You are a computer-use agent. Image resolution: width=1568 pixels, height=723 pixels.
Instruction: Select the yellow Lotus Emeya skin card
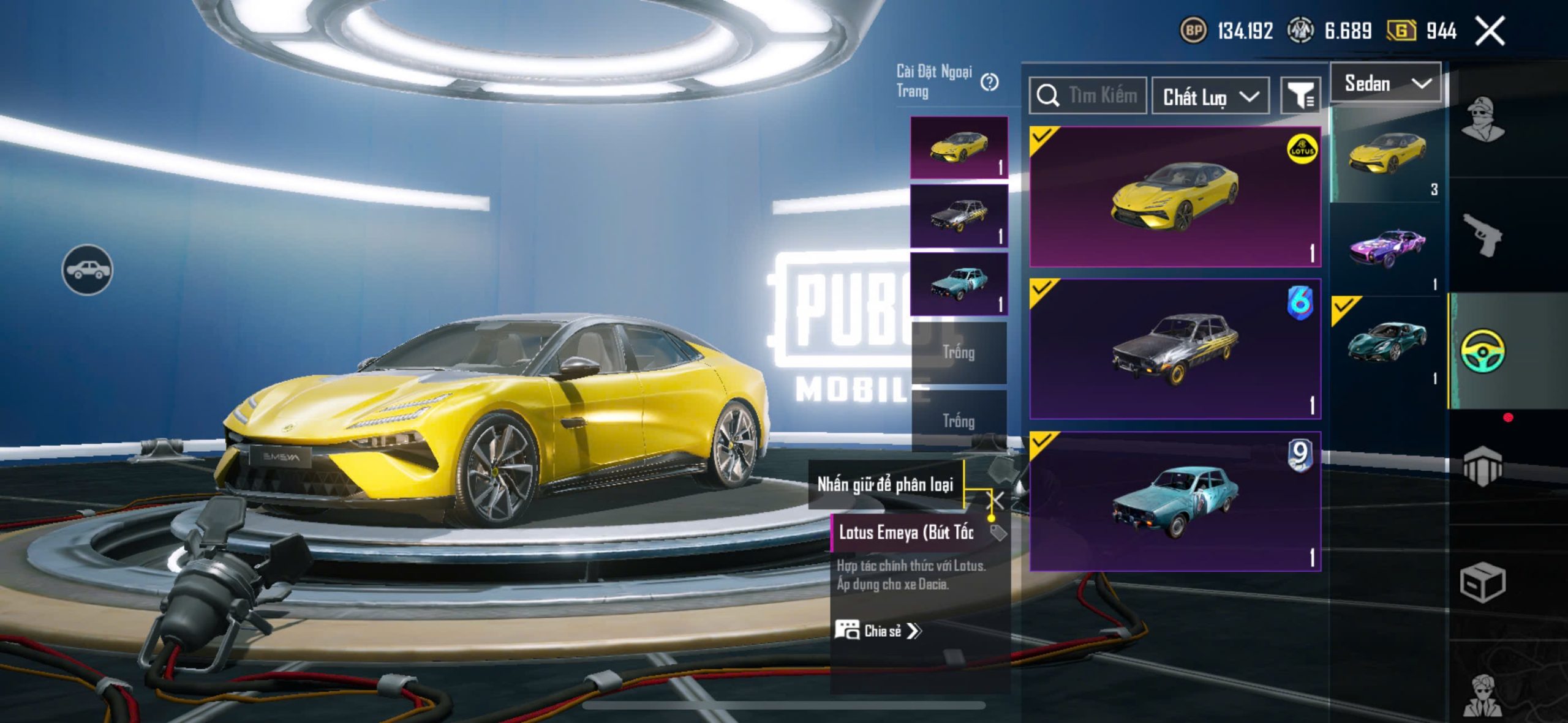coord(1175,197)
